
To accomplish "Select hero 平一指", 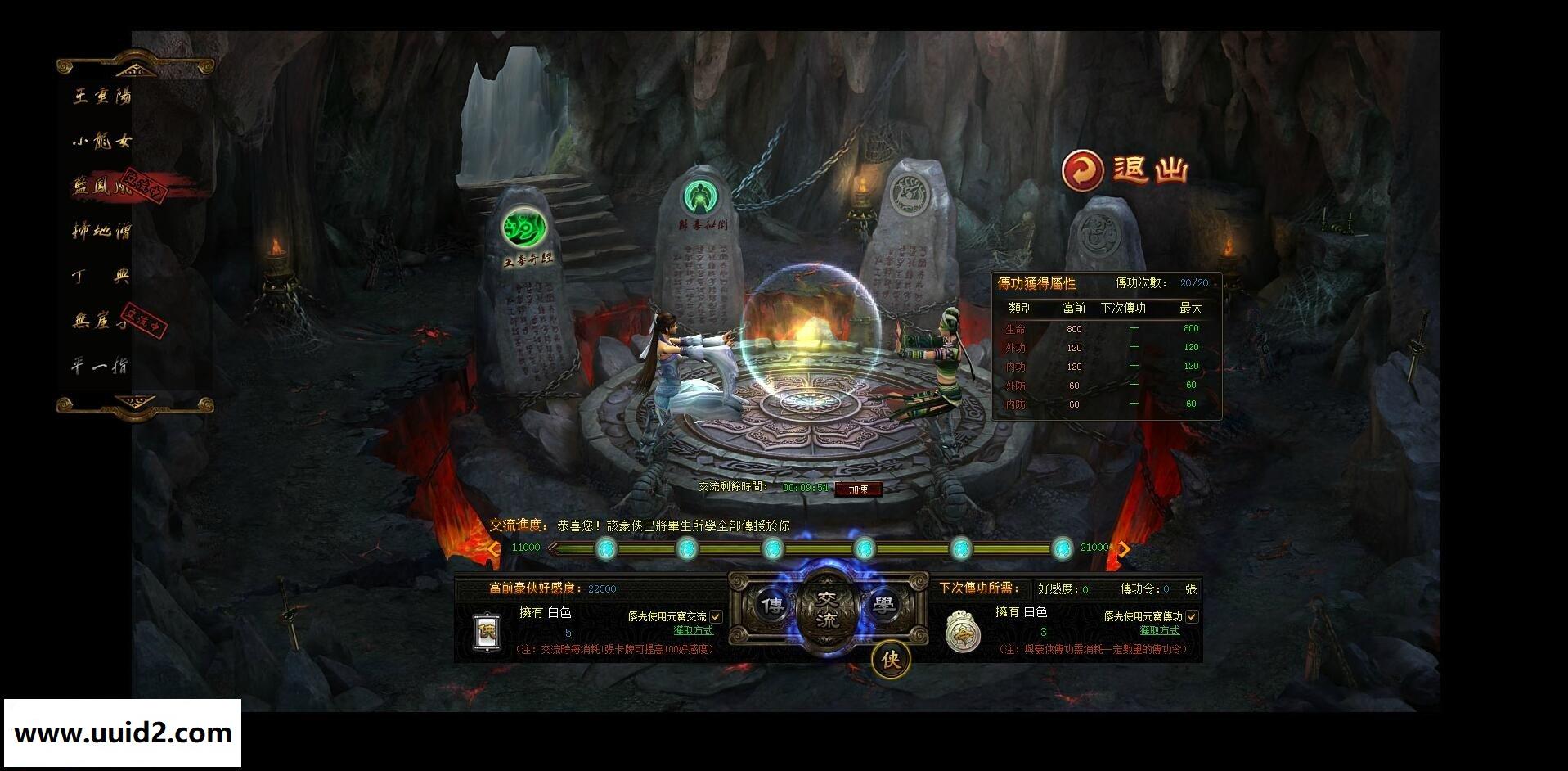I will coord(100,366).
